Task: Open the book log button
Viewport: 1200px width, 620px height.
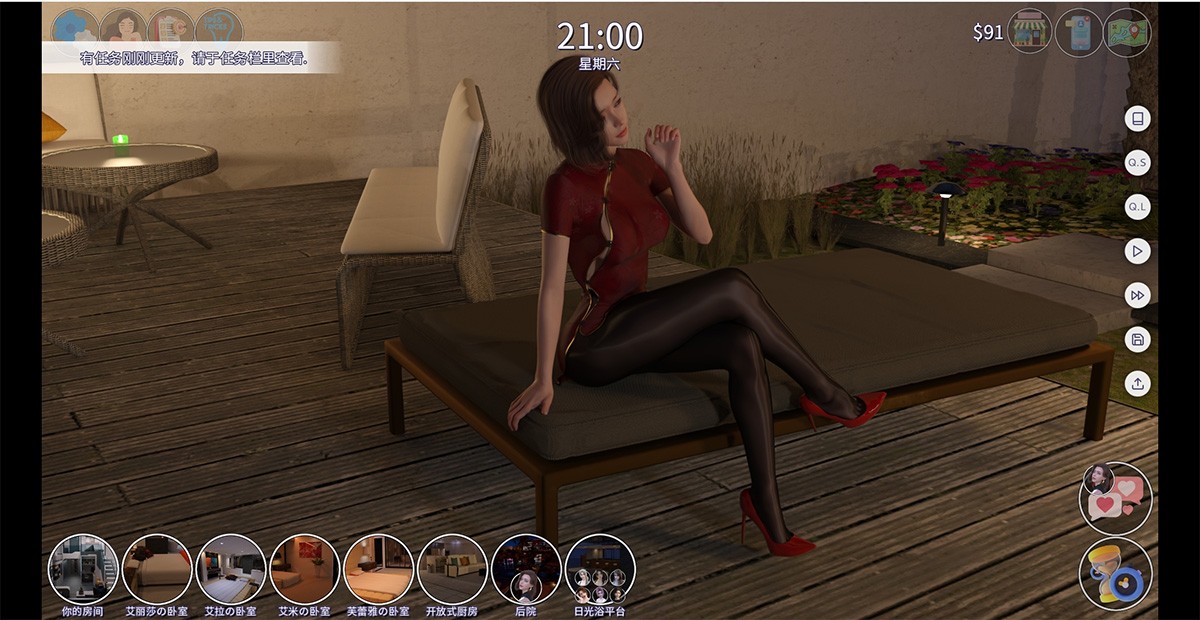Action: (x=1137, y=119)
